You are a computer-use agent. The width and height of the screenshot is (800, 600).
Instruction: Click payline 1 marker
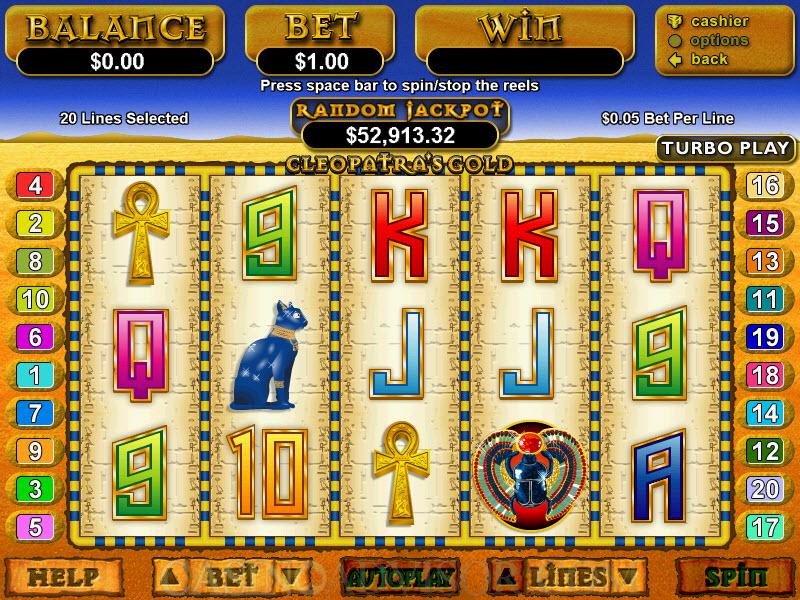coord(35,375)
